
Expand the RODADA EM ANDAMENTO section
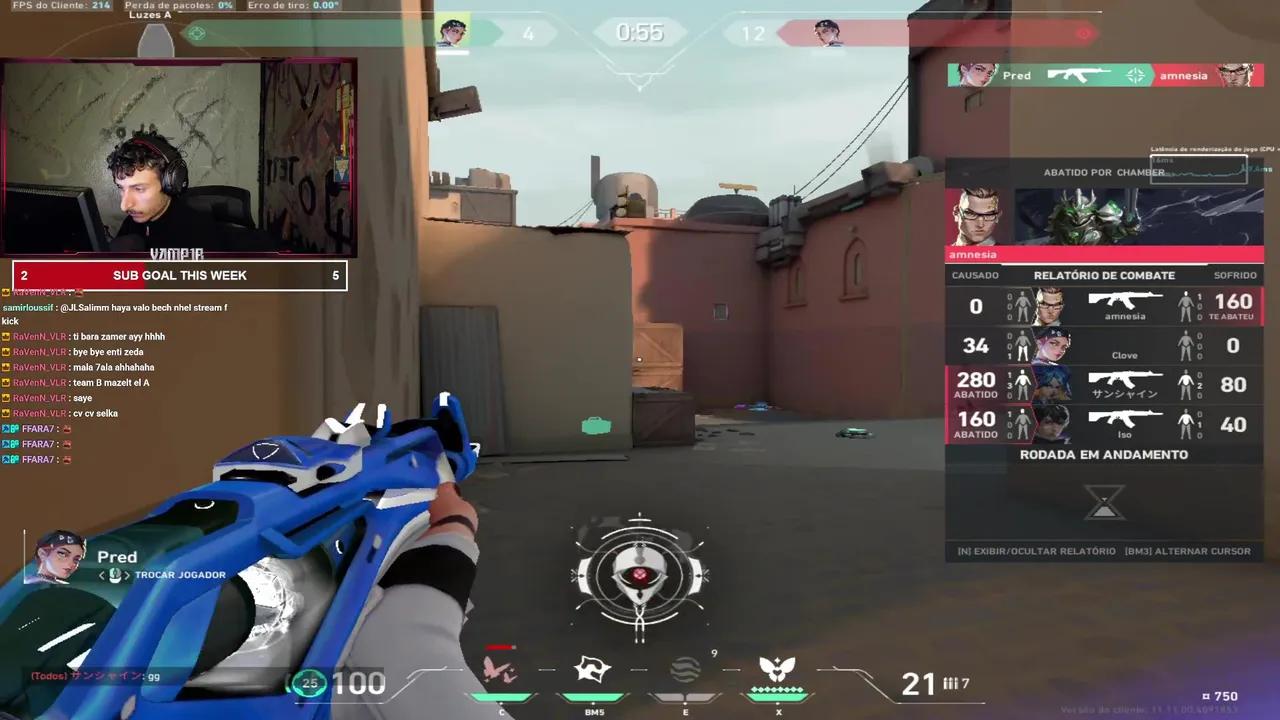click(1103, 454)
